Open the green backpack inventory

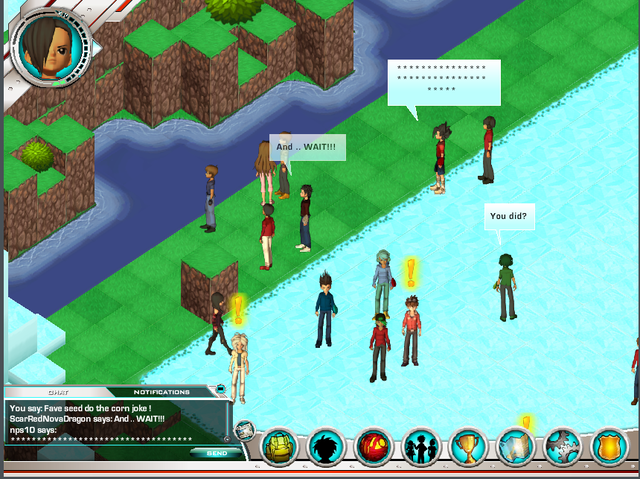pos(281,446)
